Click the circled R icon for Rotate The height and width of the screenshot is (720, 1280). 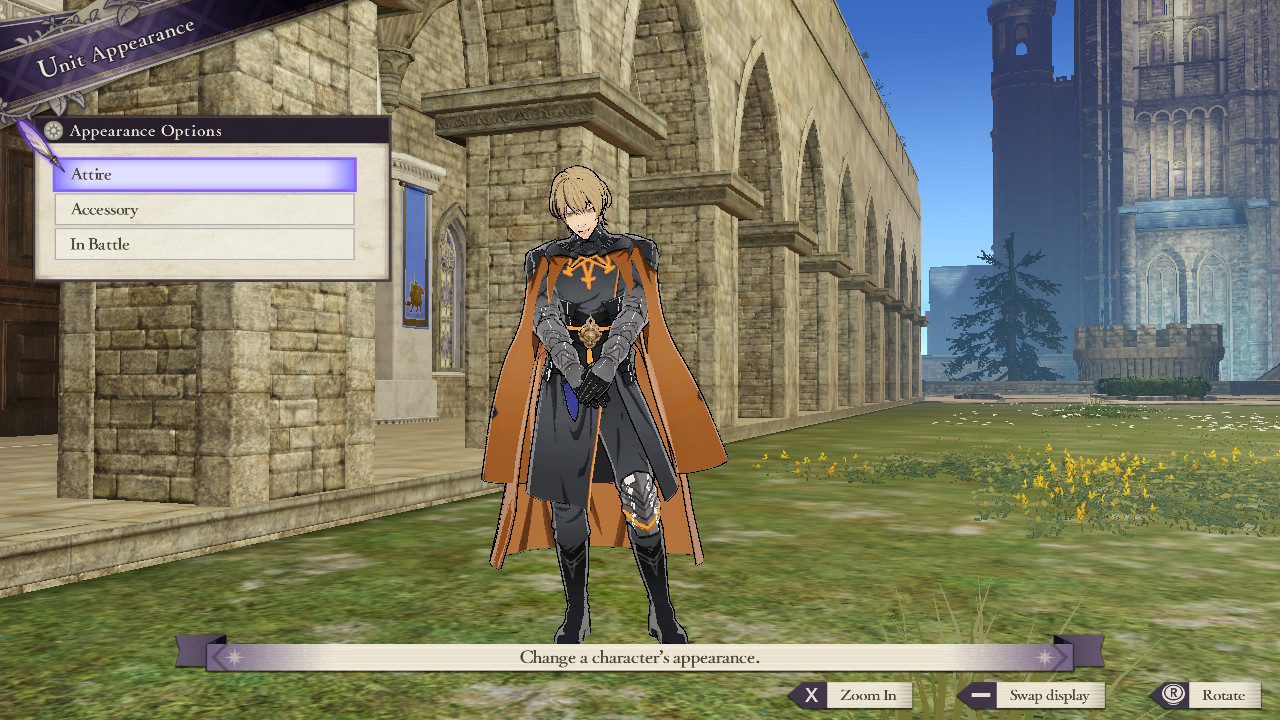1175,694
